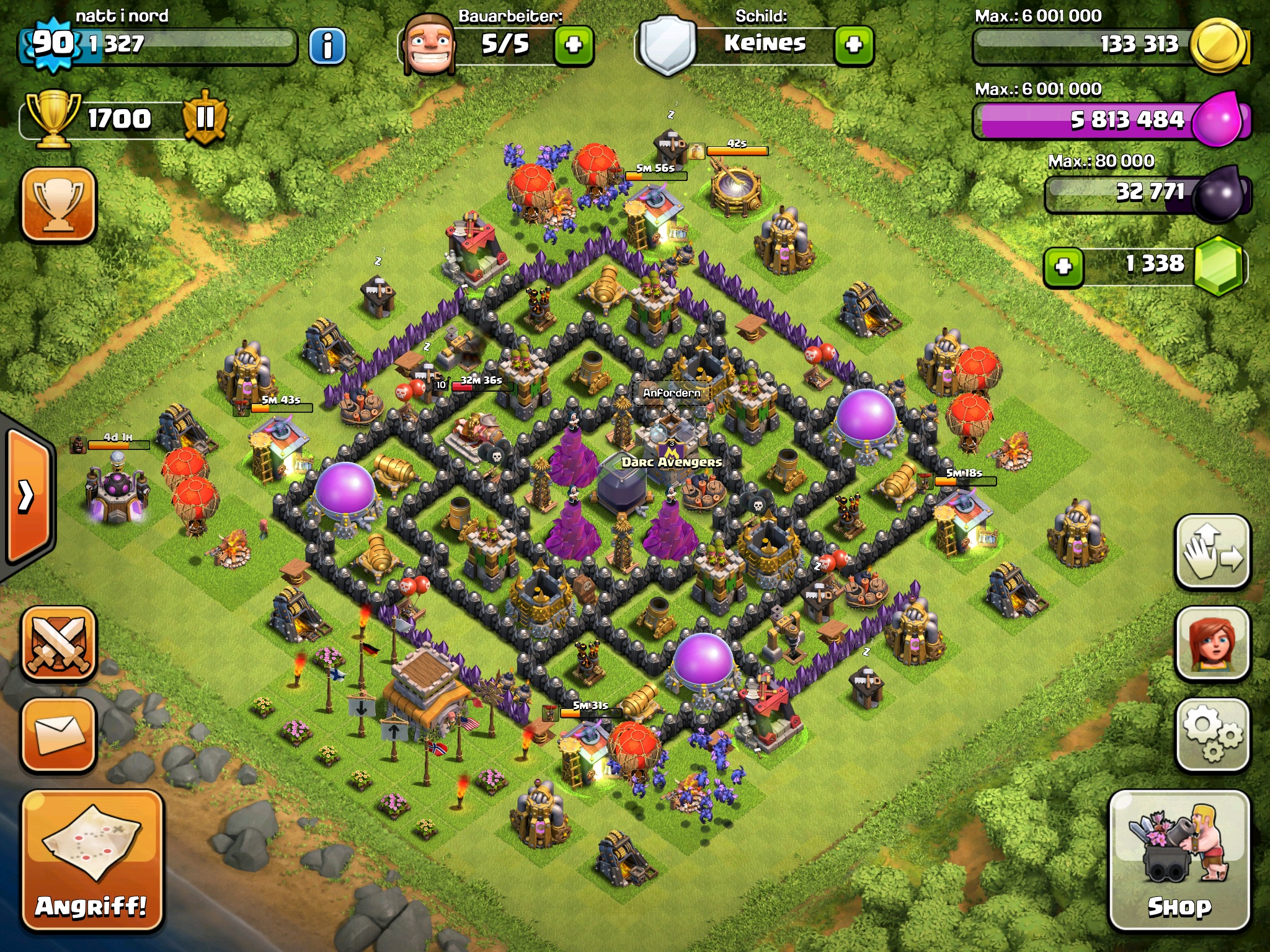Viewport: 1270px width, 952px height.
Task: Open the Shop
Action: point(1179,860)
